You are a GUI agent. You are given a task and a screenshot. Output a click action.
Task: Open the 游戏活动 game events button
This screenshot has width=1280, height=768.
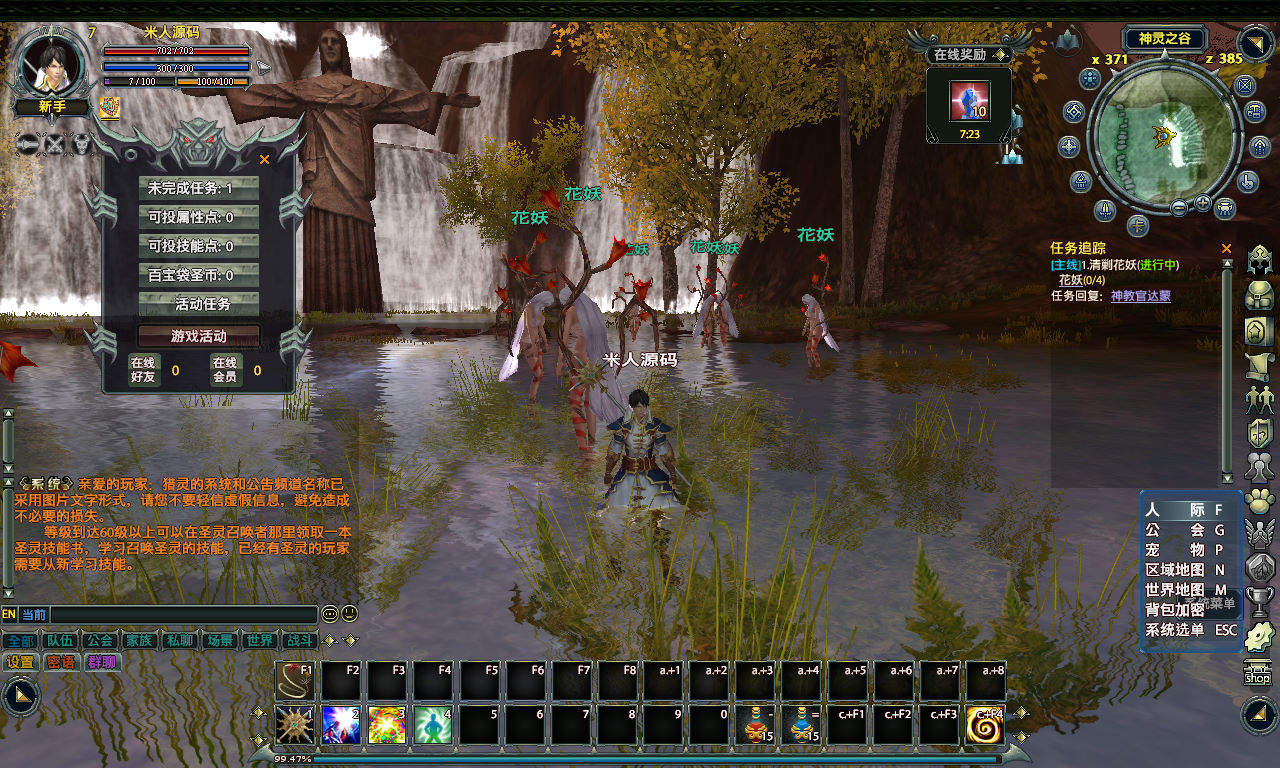click(199, 336)
